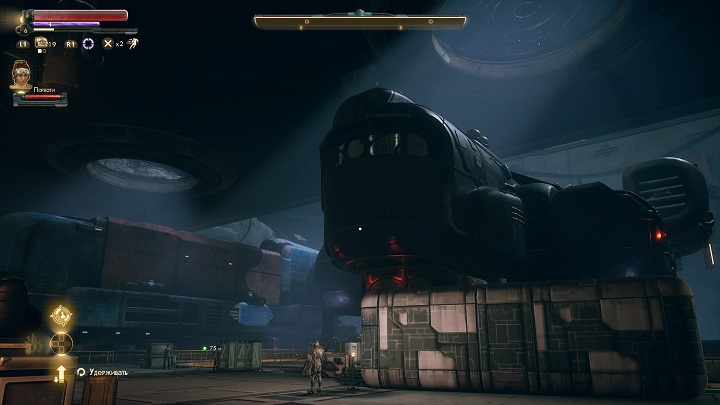Viewport: 720px width, 405px height.
Task: Click the upward arrow level-up indicator
Action: click(60, 372)
